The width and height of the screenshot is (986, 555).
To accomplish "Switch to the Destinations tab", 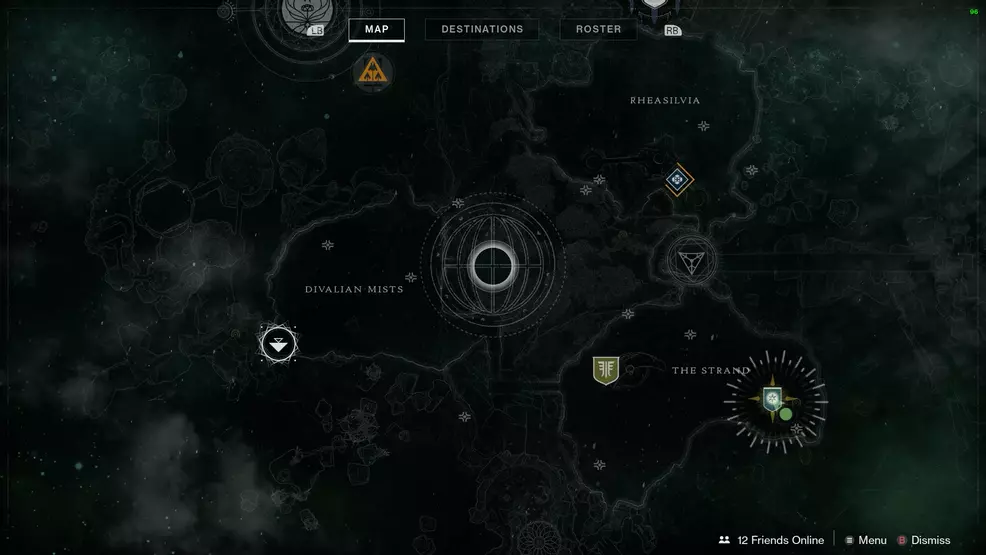I will coord(482,29).
